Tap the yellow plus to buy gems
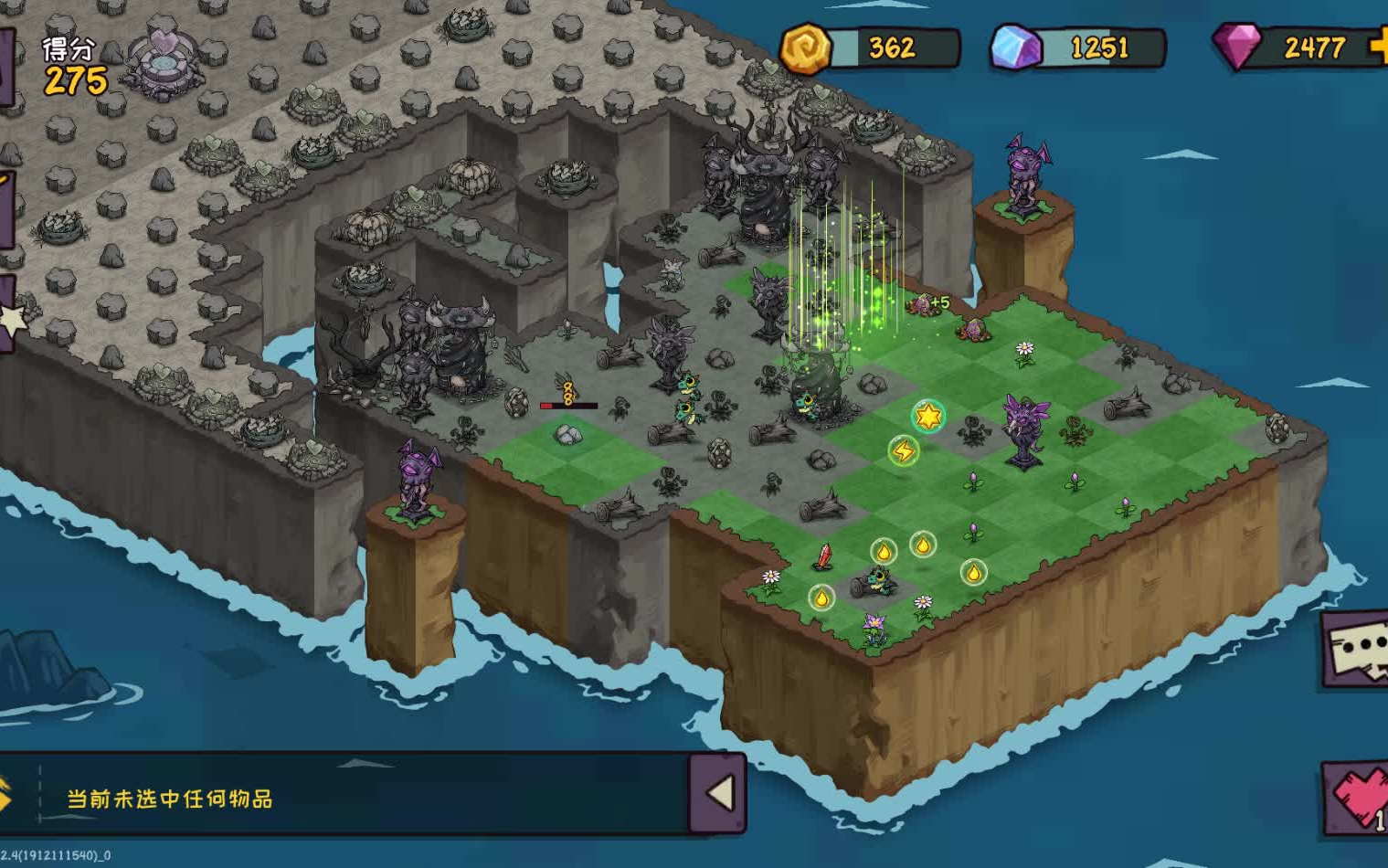1388x868 pixels. click(x=1380, y=47)
